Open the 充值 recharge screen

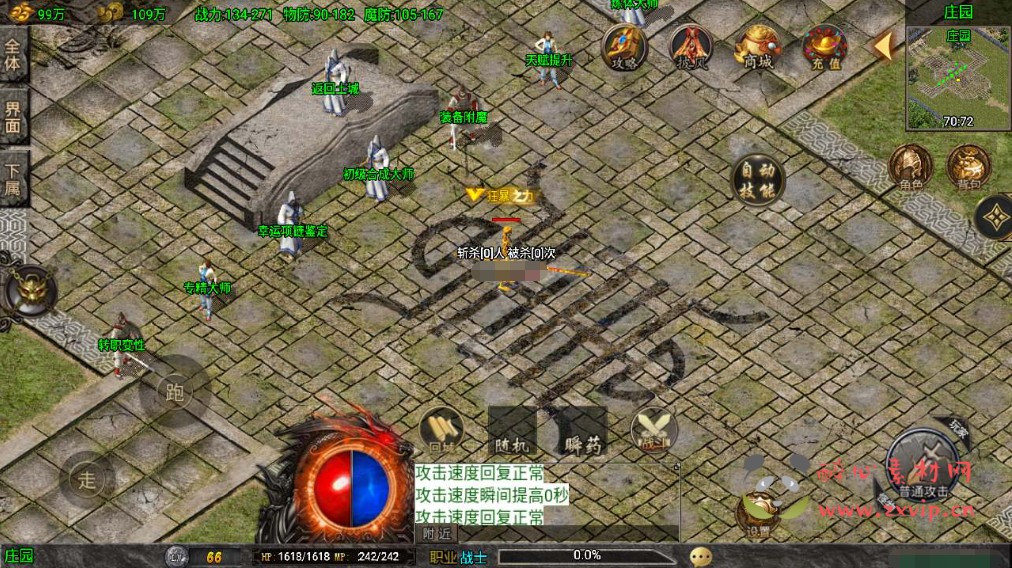click(x=825, y=46)
